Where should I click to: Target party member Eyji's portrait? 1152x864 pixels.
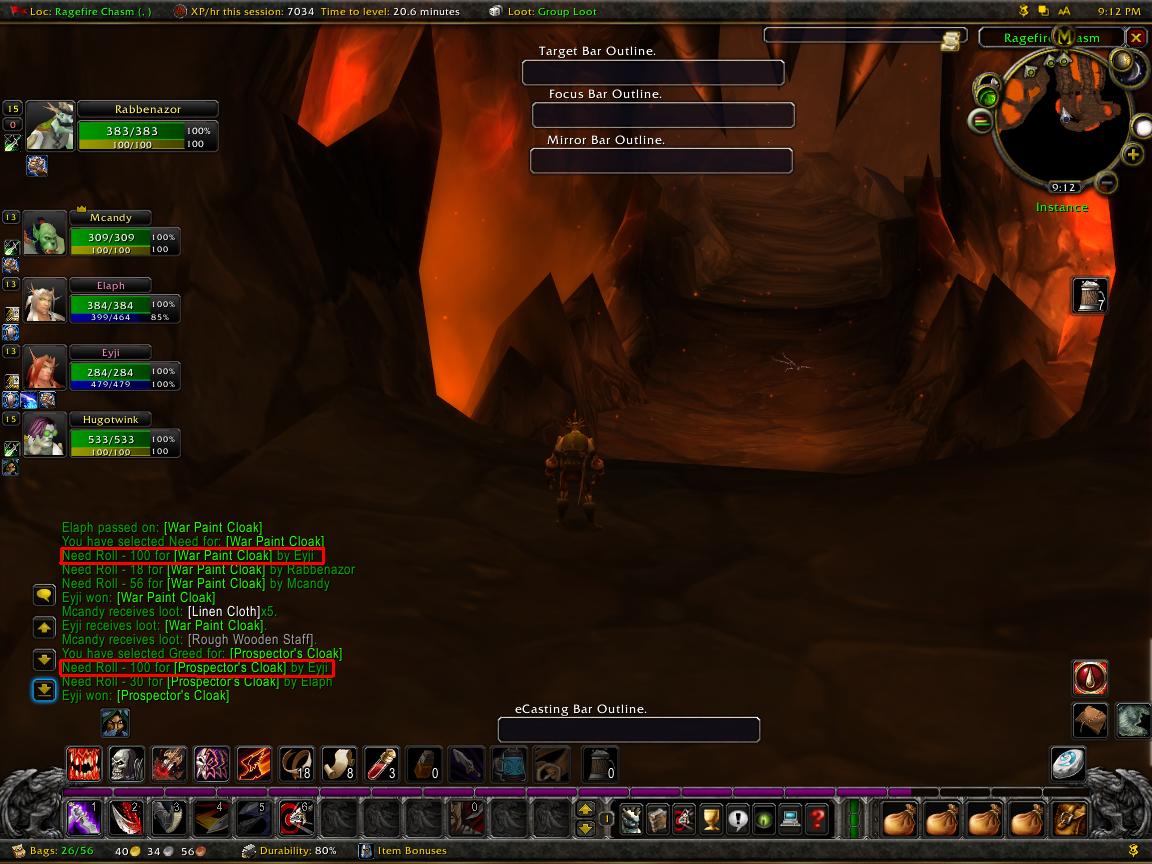[45, 368]
